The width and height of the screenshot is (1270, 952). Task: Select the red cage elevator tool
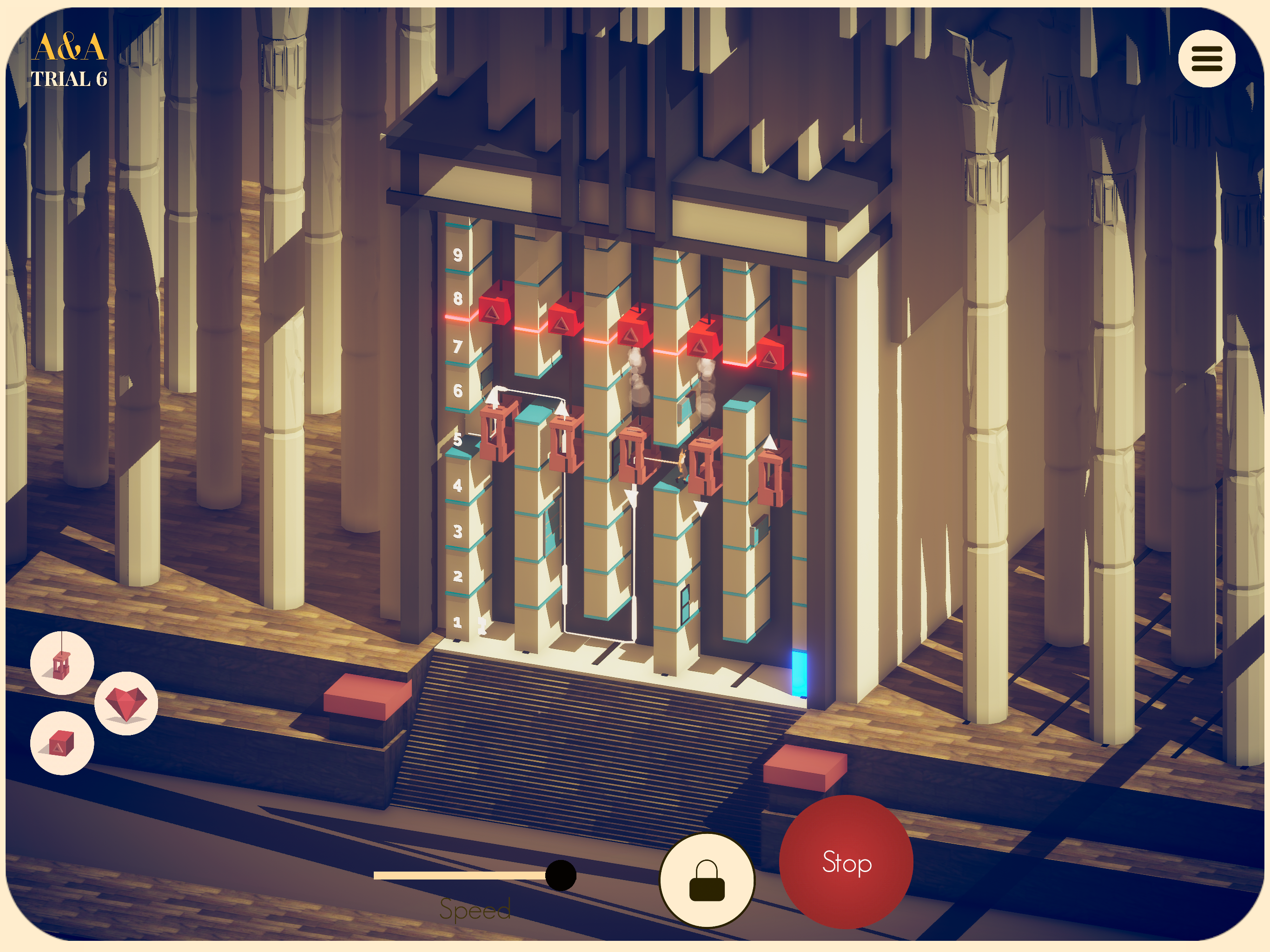pos(62,664)
